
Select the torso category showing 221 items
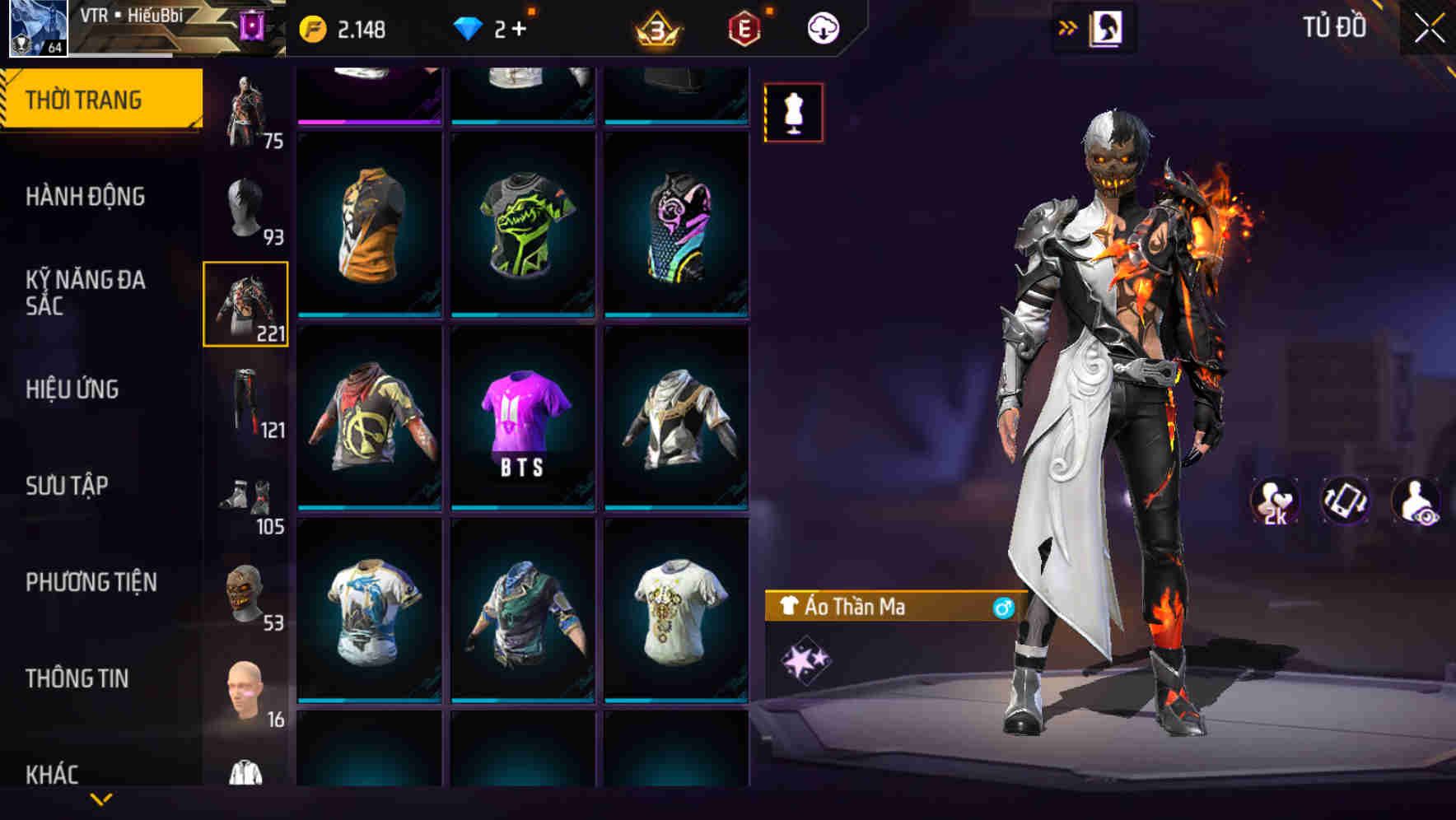click(x=245, y=302)
